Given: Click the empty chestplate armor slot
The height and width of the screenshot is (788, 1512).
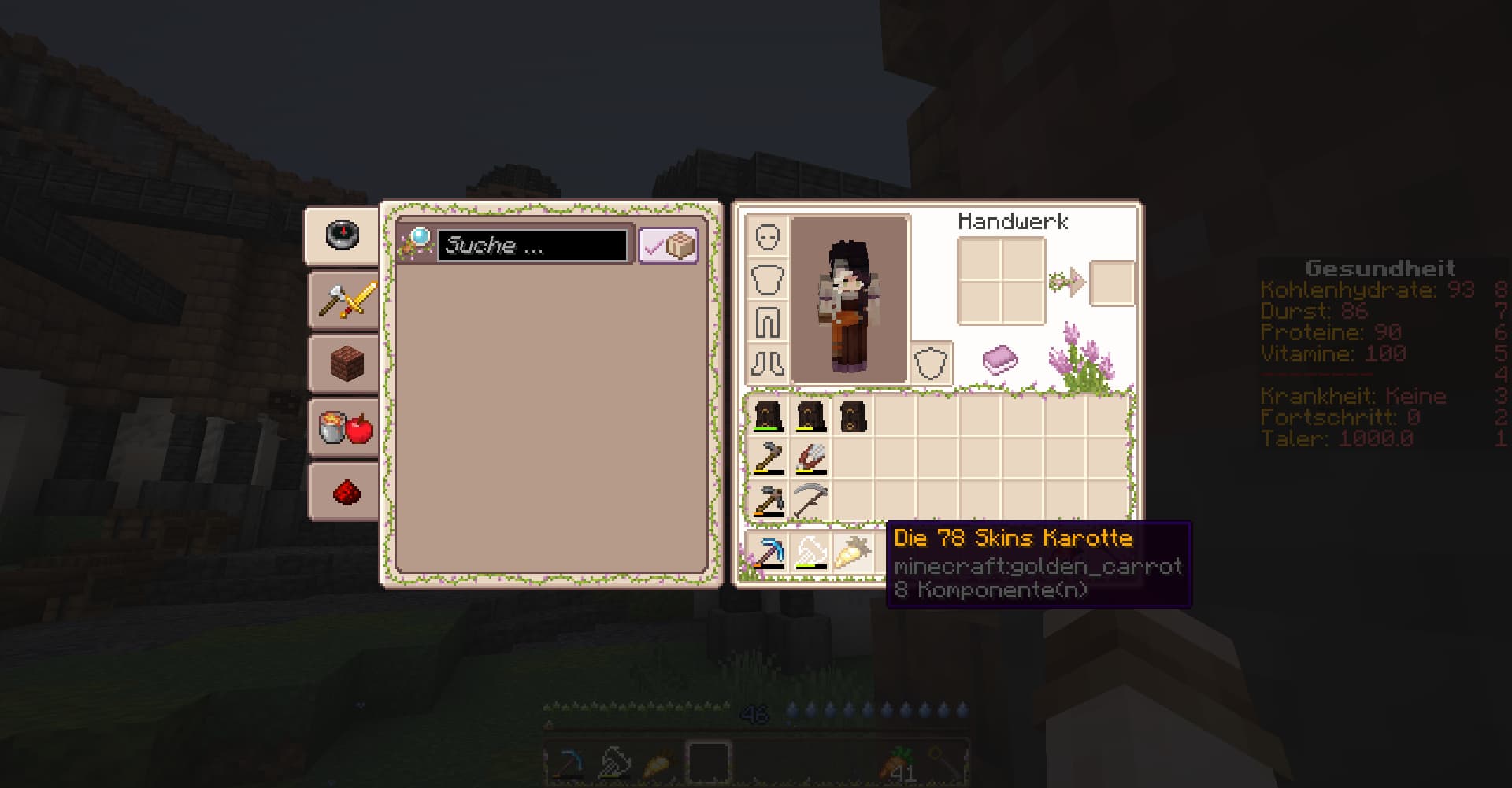Looking at the screenshot, I should tap(768, 279).
